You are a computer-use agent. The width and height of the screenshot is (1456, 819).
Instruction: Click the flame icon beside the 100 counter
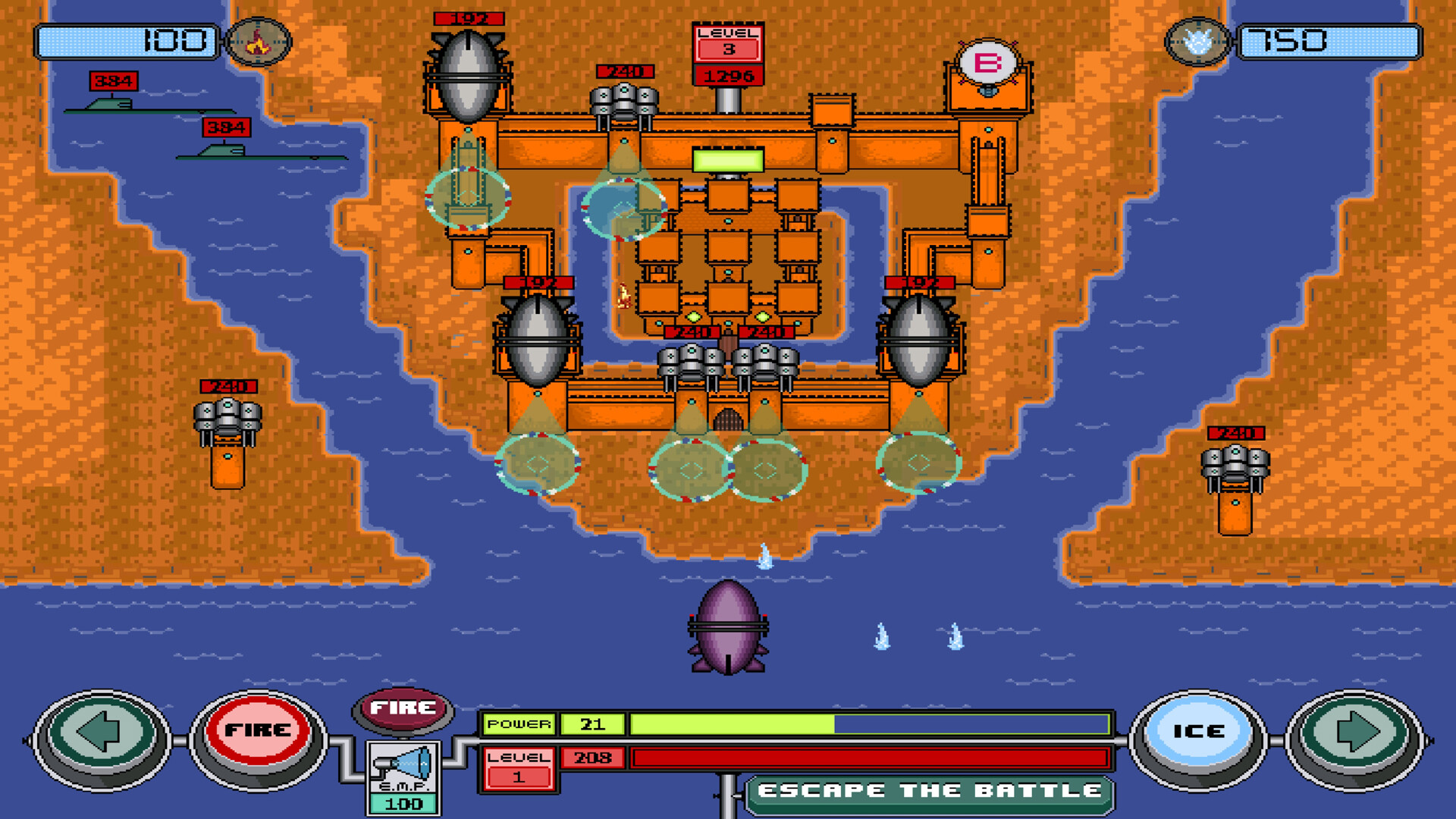click(x=258, y=42)
